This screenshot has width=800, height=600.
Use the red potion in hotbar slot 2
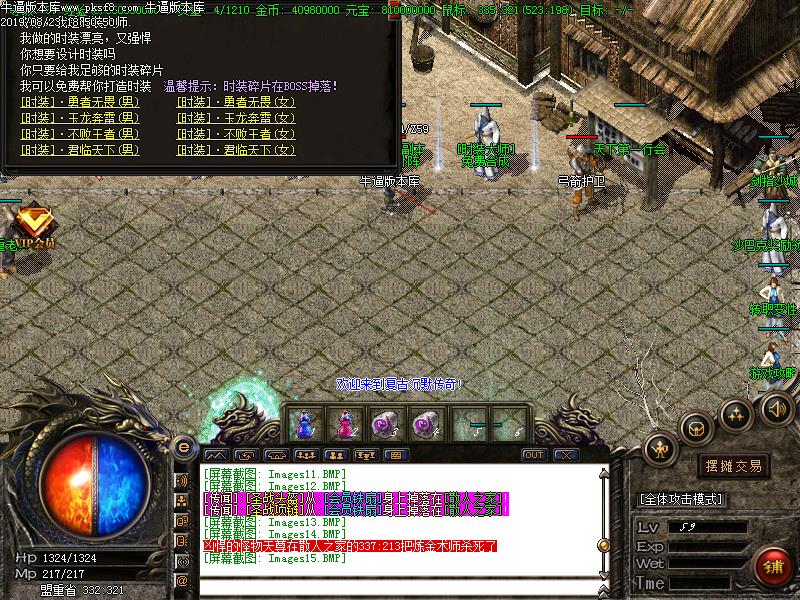tap(346, 424)
